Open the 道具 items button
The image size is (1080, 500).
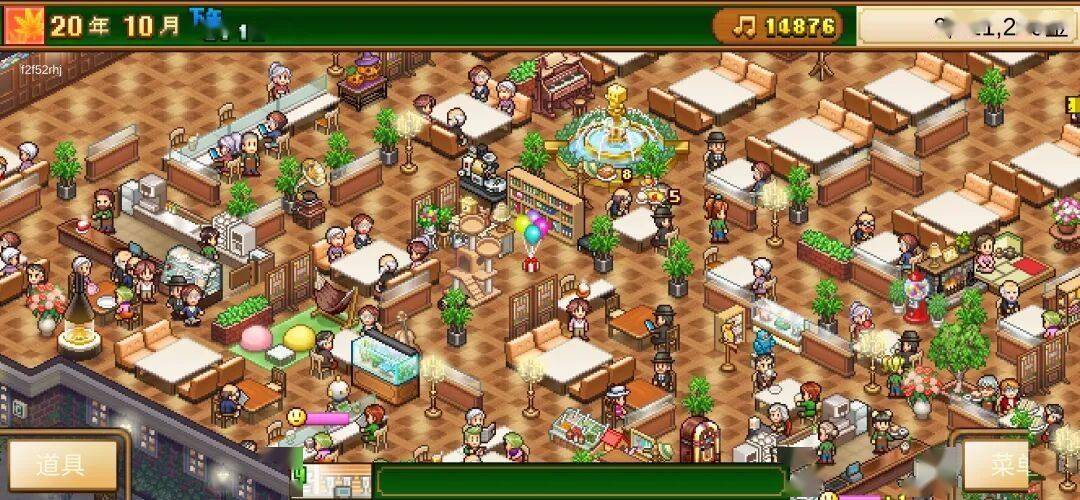(x=61, y=466)
